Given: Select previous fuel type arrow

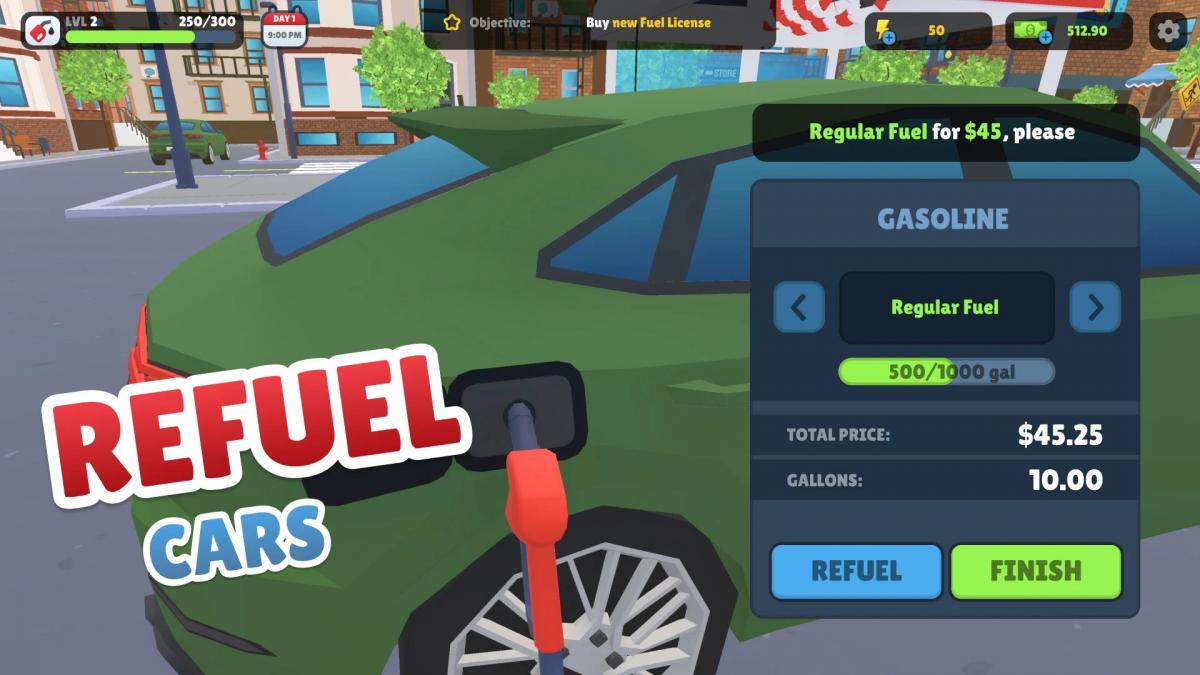Looking at the screenshot, I should [x=799, y=307].
